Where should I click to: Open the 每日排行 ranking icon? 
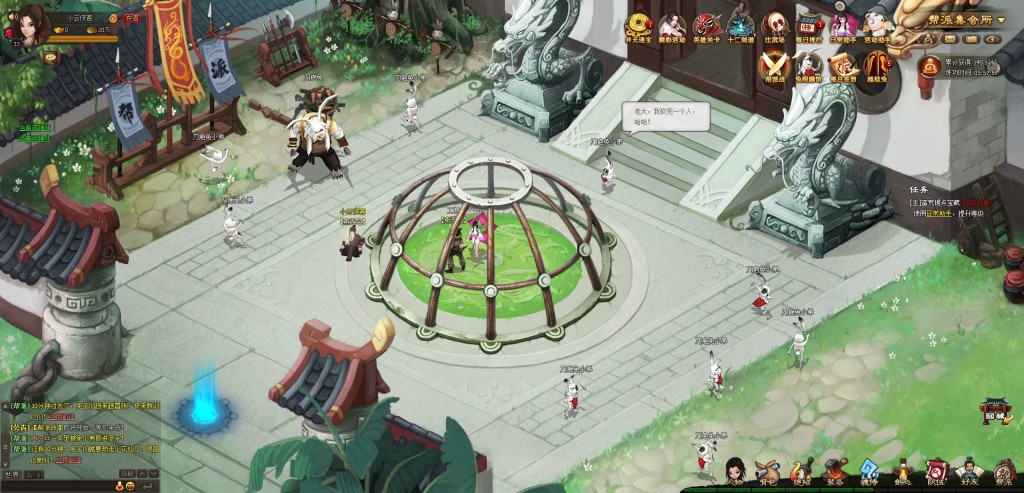pyautogui.click(x=808, y=26)
